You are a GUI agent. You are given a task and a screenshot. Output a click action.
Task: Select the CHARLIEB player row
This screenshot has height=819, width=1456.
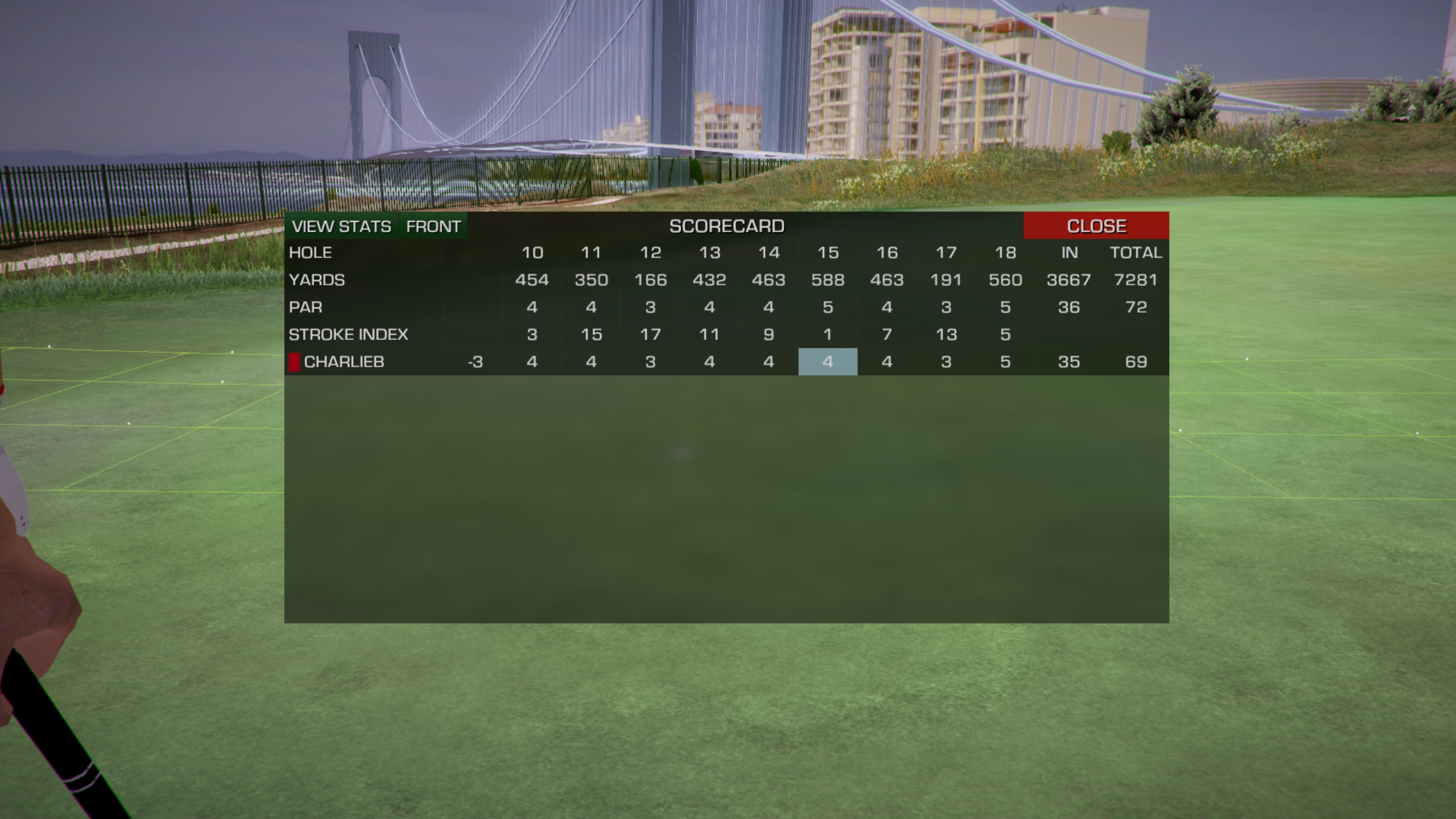point(344,362)
